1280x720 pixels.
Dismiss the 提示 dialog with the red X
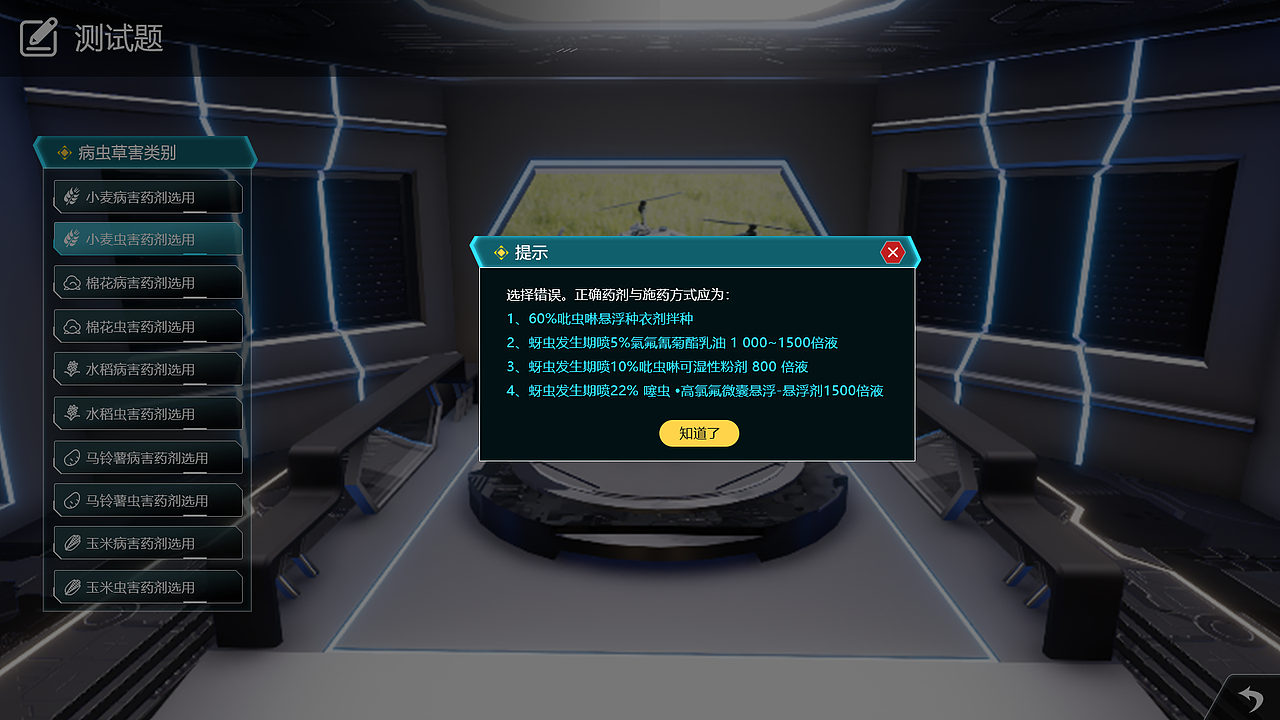tap(893, 252)
